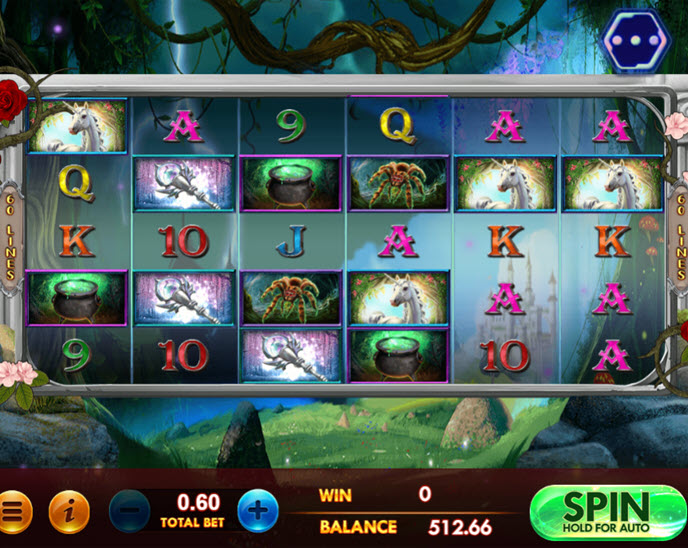Viewport: 688px width, 548px height.
Task: Click the right 60 Lines indicator
Action: click(x=676, y=236)
